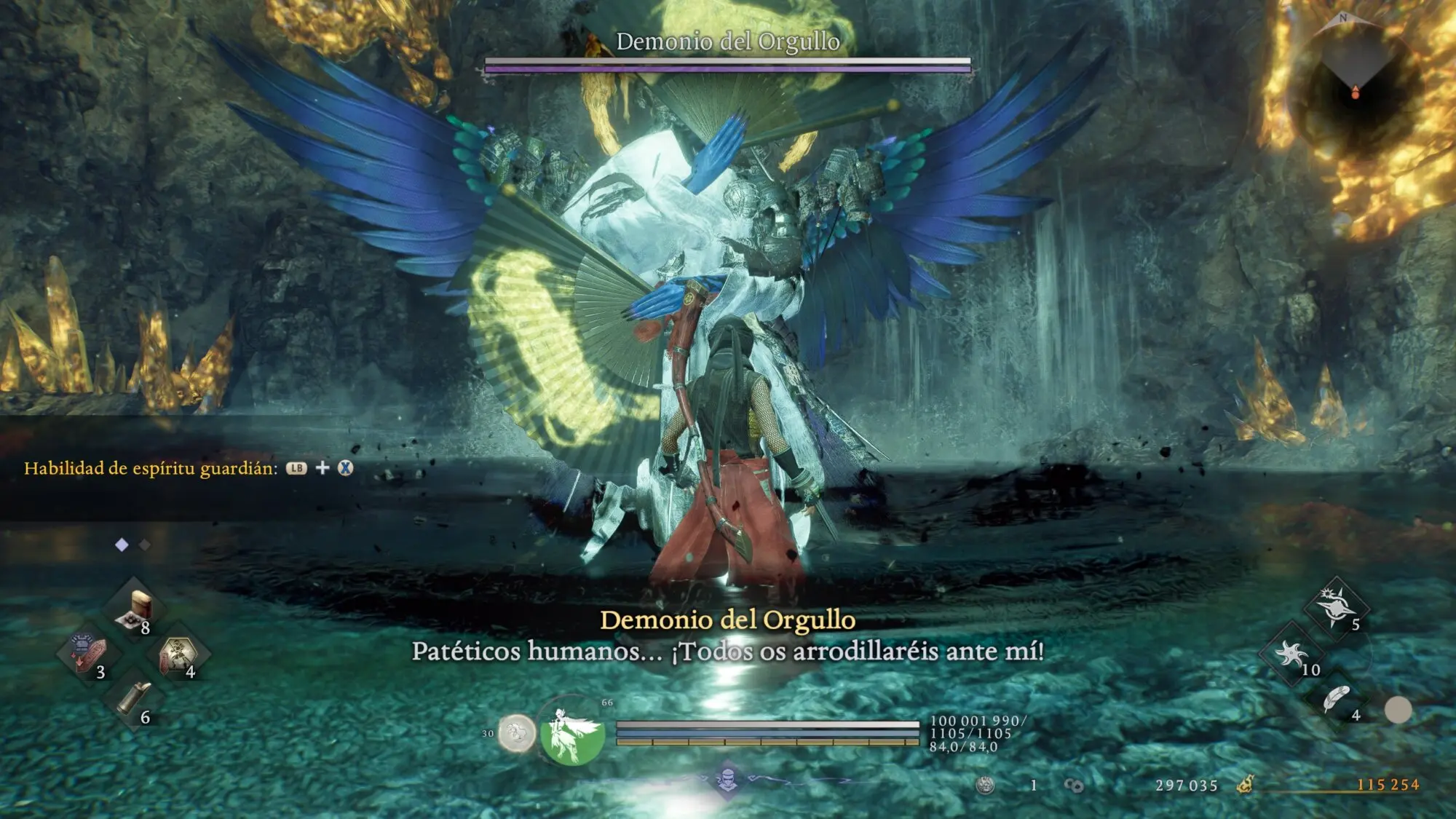Select the shuriken ninja tool slot

click(x=1291, y=653)
